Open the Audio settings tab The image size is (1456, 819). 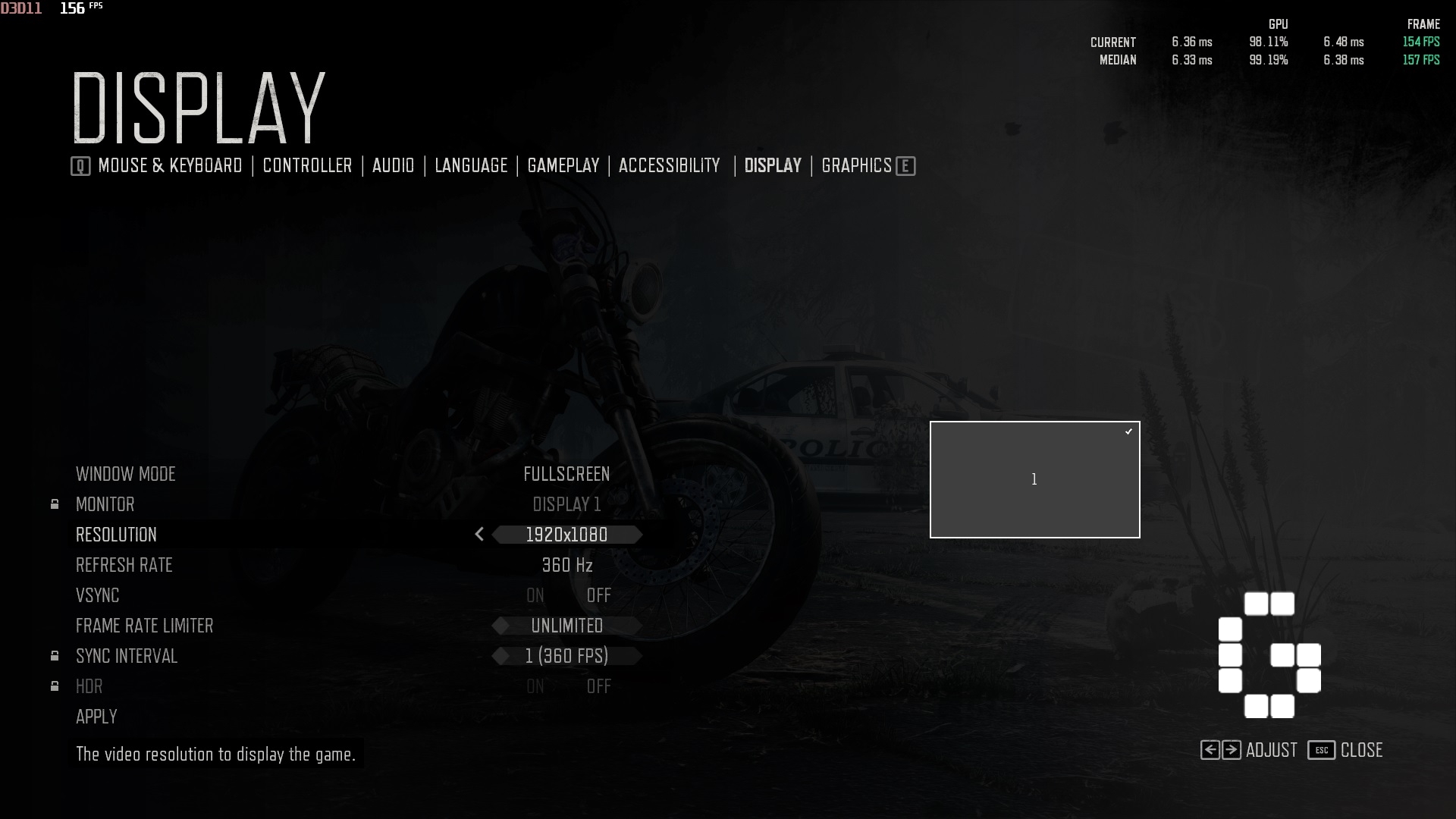tap(393, 165)
